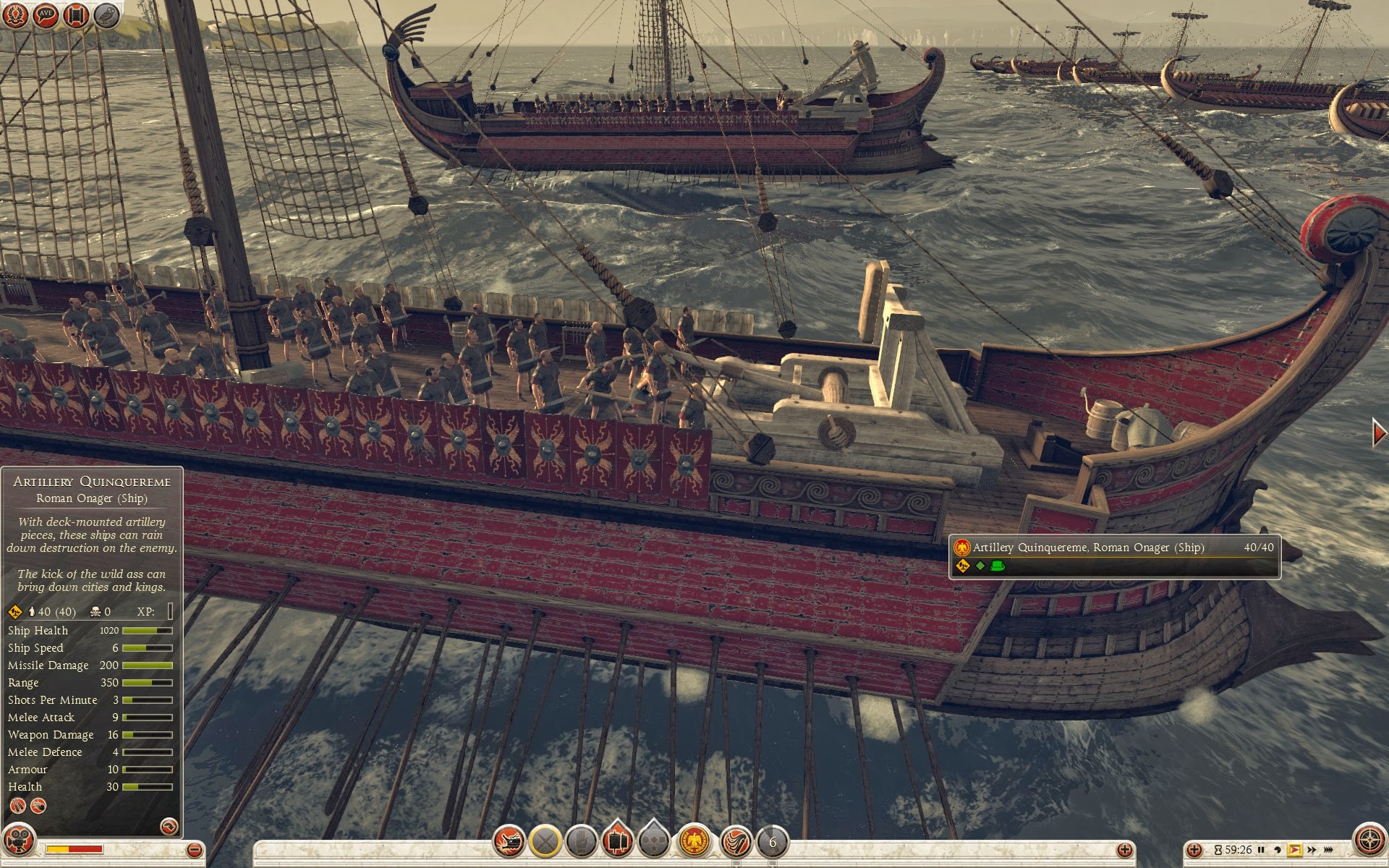
Task: Activate the ram head ramming button
Action: click(x=509, y=842)
